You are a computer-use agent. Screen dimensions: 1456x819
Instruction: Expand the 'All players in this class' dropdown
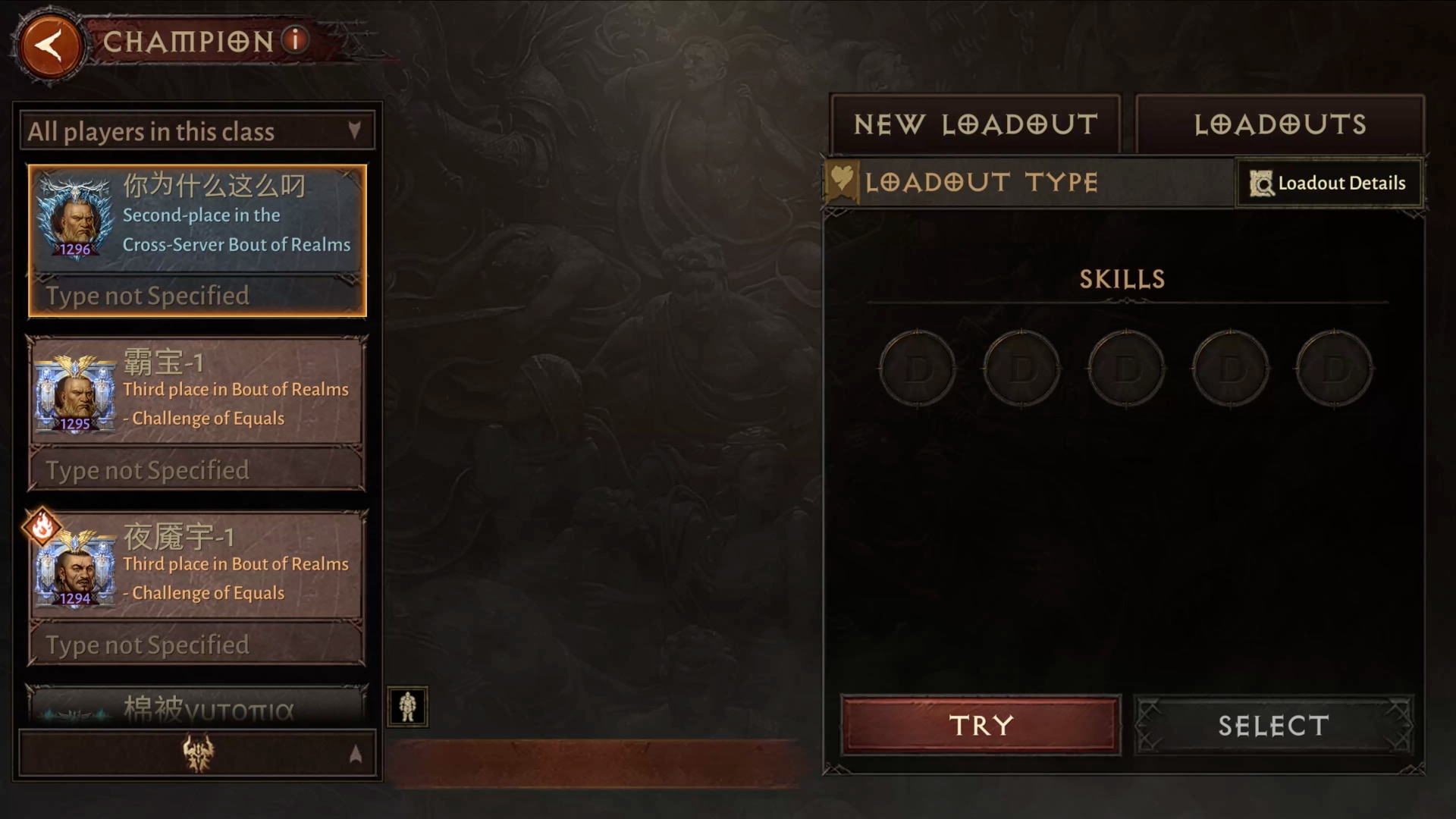tap(197, 132)
